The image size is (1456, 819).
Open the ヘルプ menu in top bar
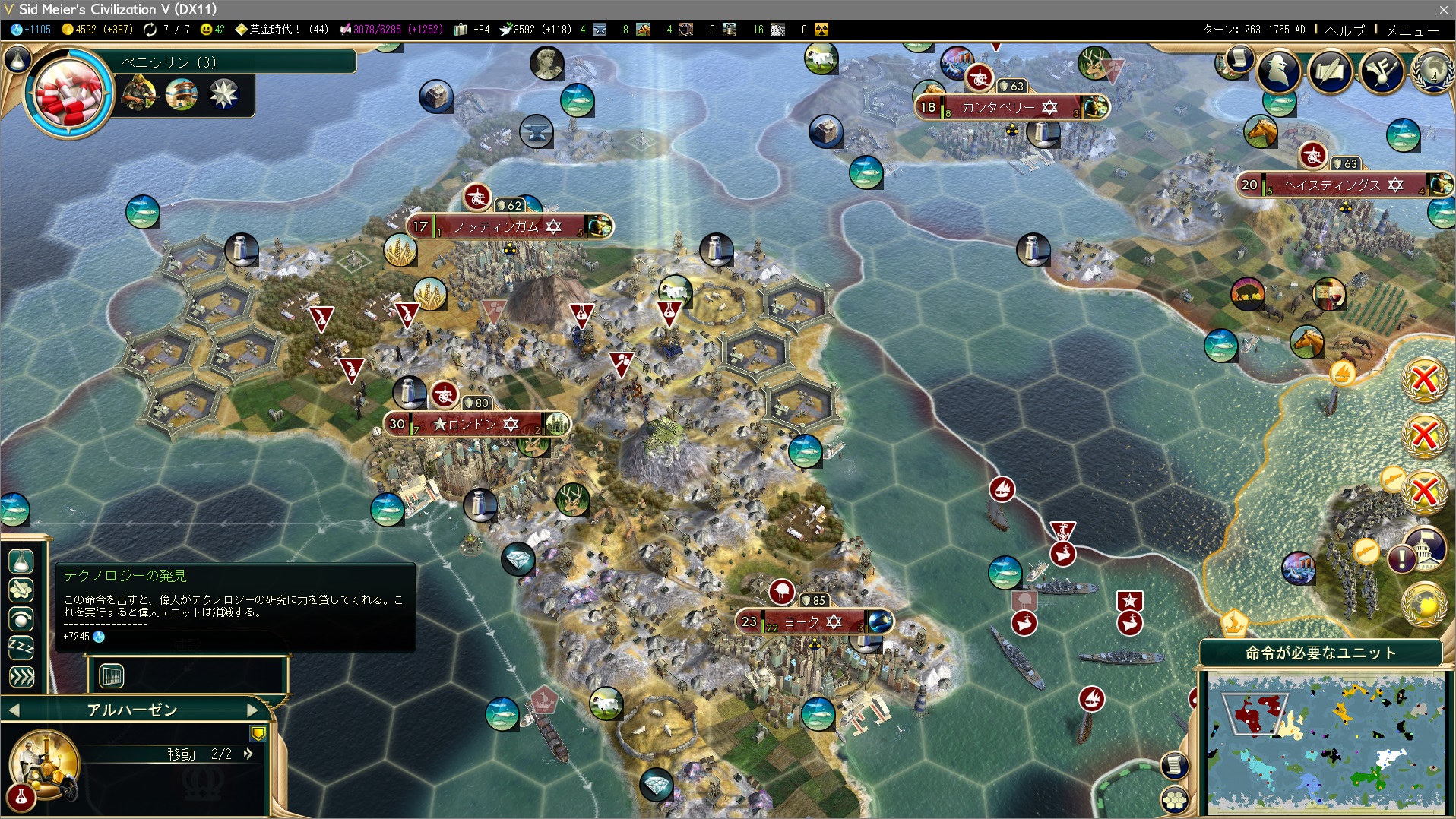pos(1344,30)
